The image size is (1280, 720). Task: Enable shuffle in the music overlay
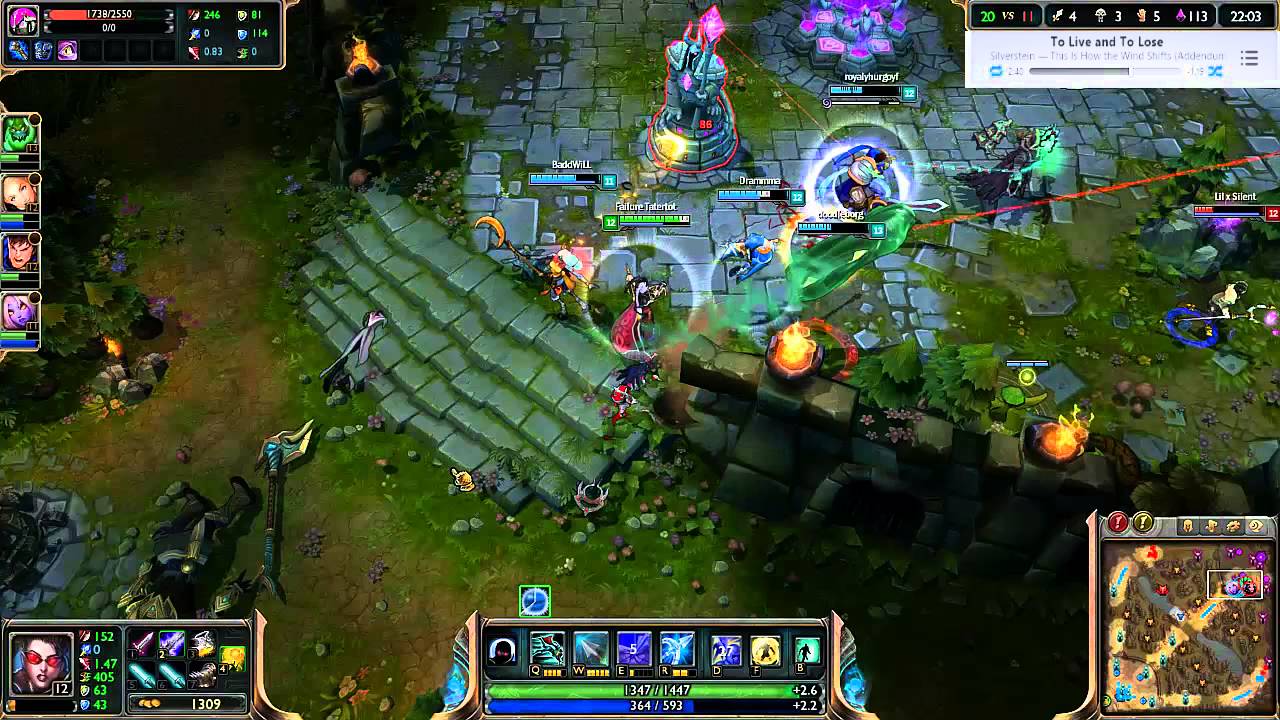point(1214,71)
